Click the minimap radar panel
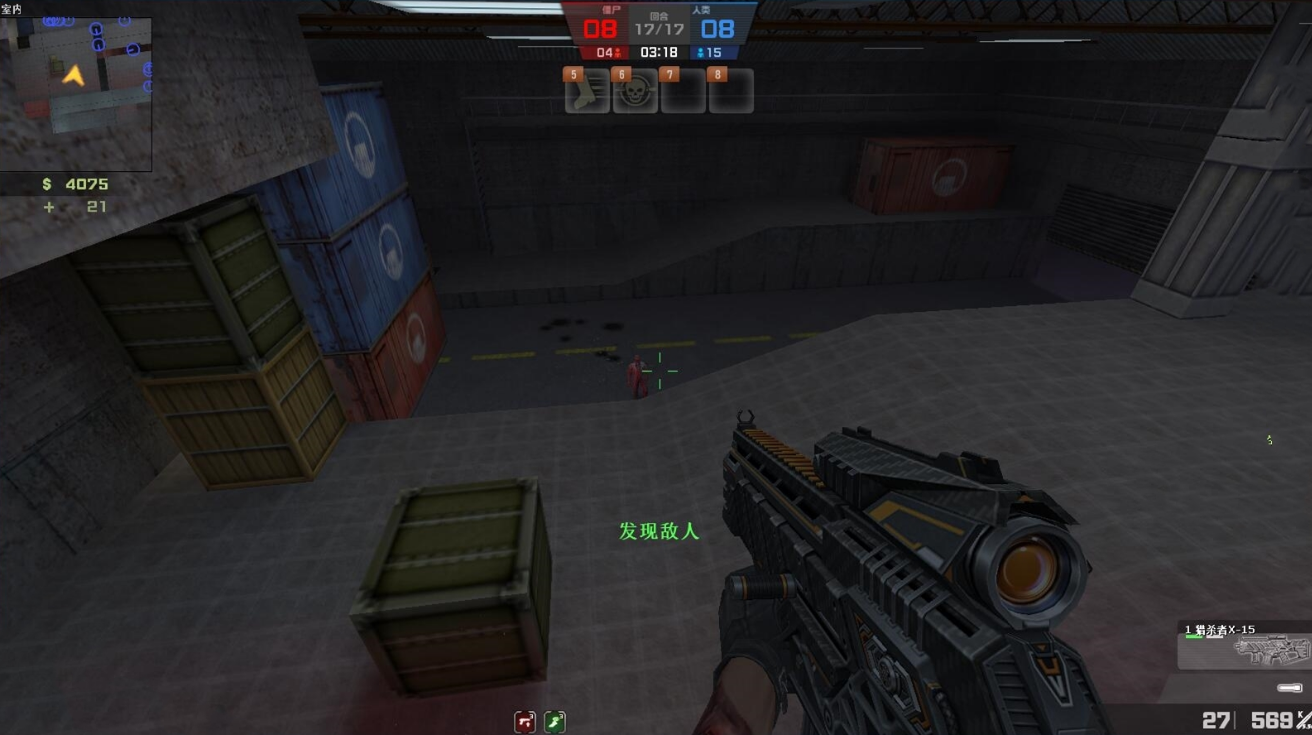The image size is (1312, 735). coord(76,94)
